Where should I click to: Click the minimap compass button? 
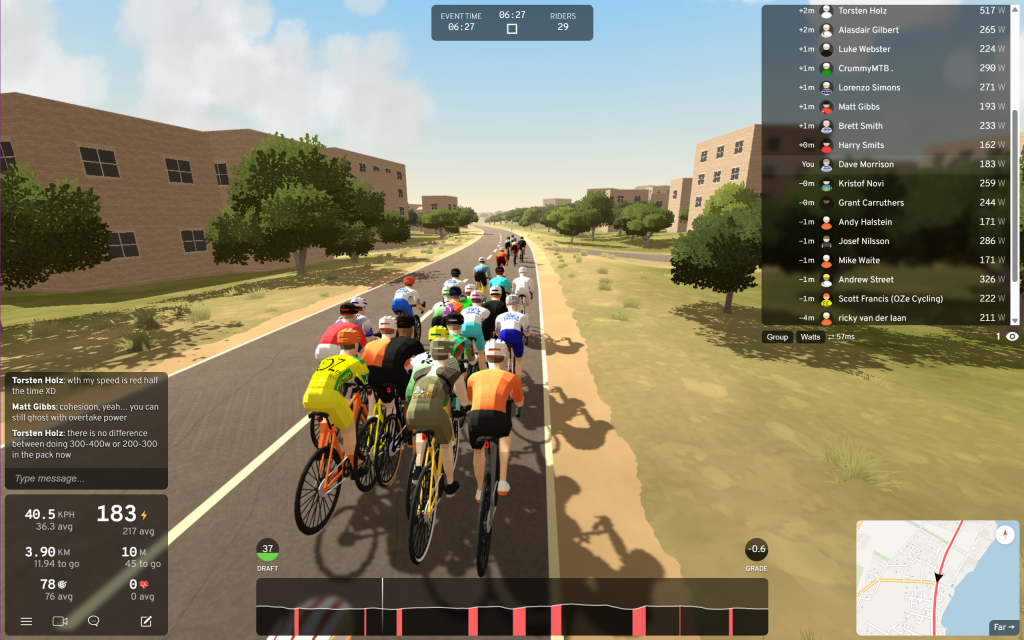pyautogui.click(x=1005, y=534)
